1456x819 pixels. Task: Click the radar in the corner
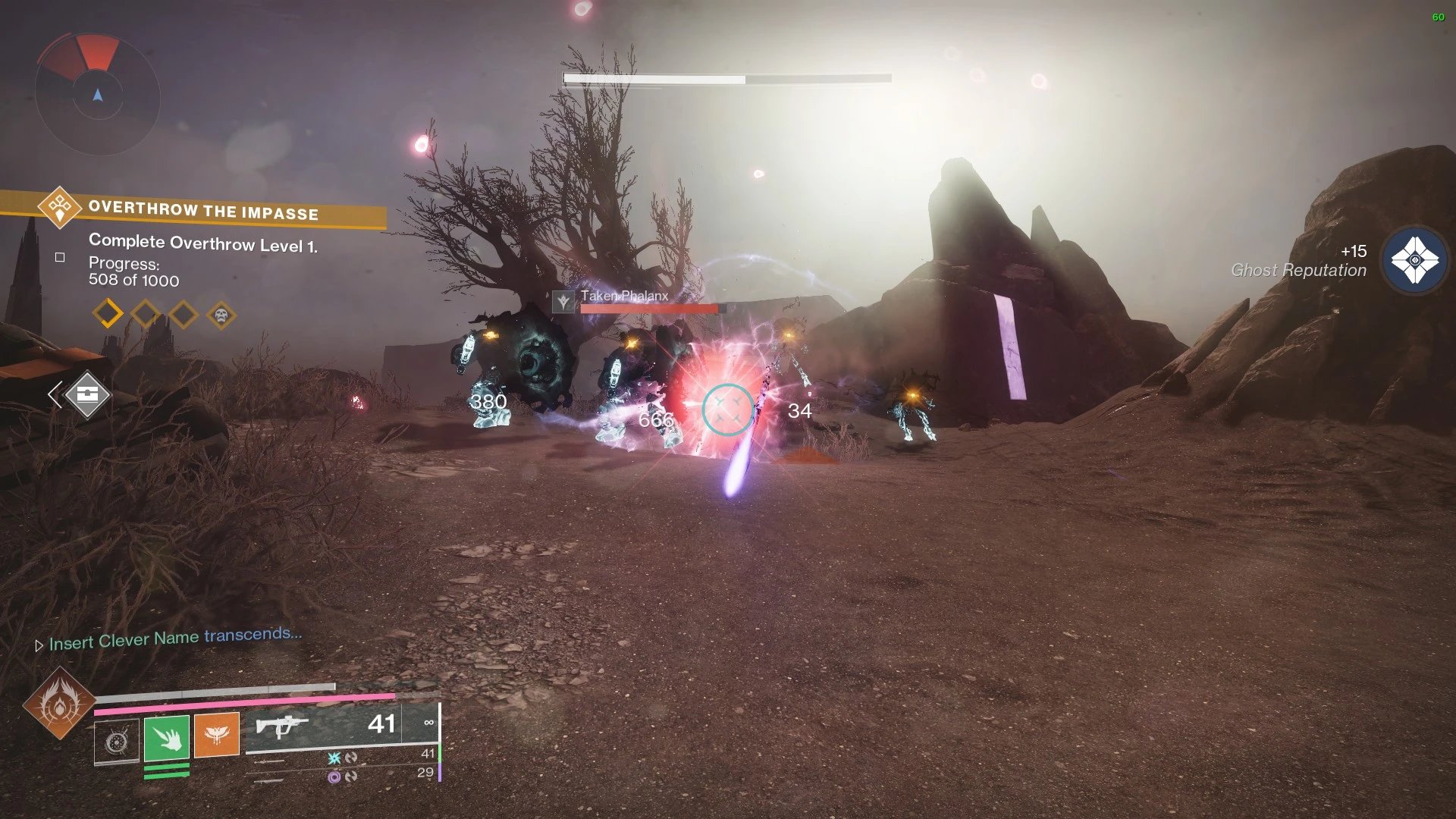point(97,95)
